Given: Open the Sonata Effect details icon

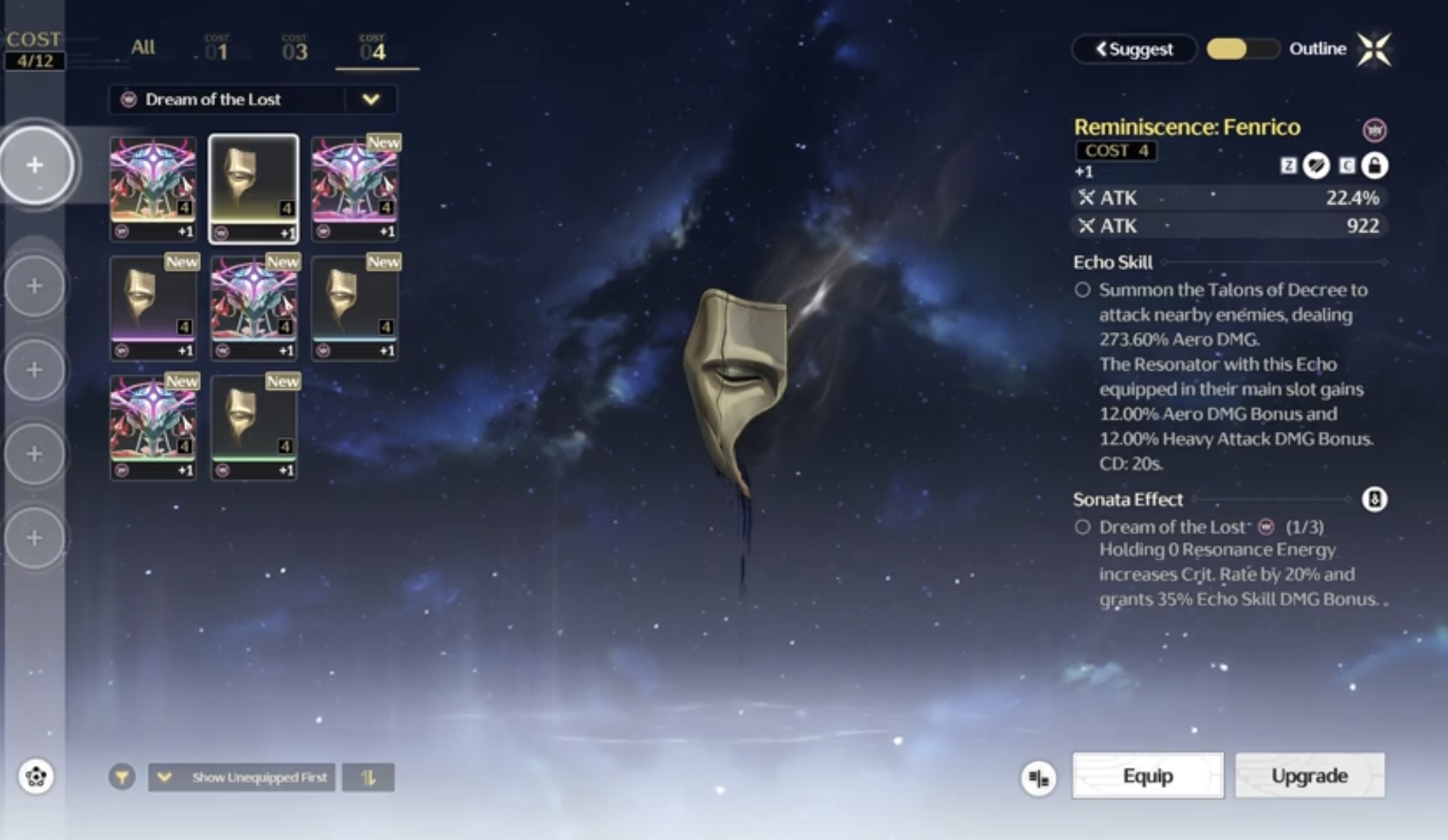Looking at the screenshot, I should (x=1375, y=499).
